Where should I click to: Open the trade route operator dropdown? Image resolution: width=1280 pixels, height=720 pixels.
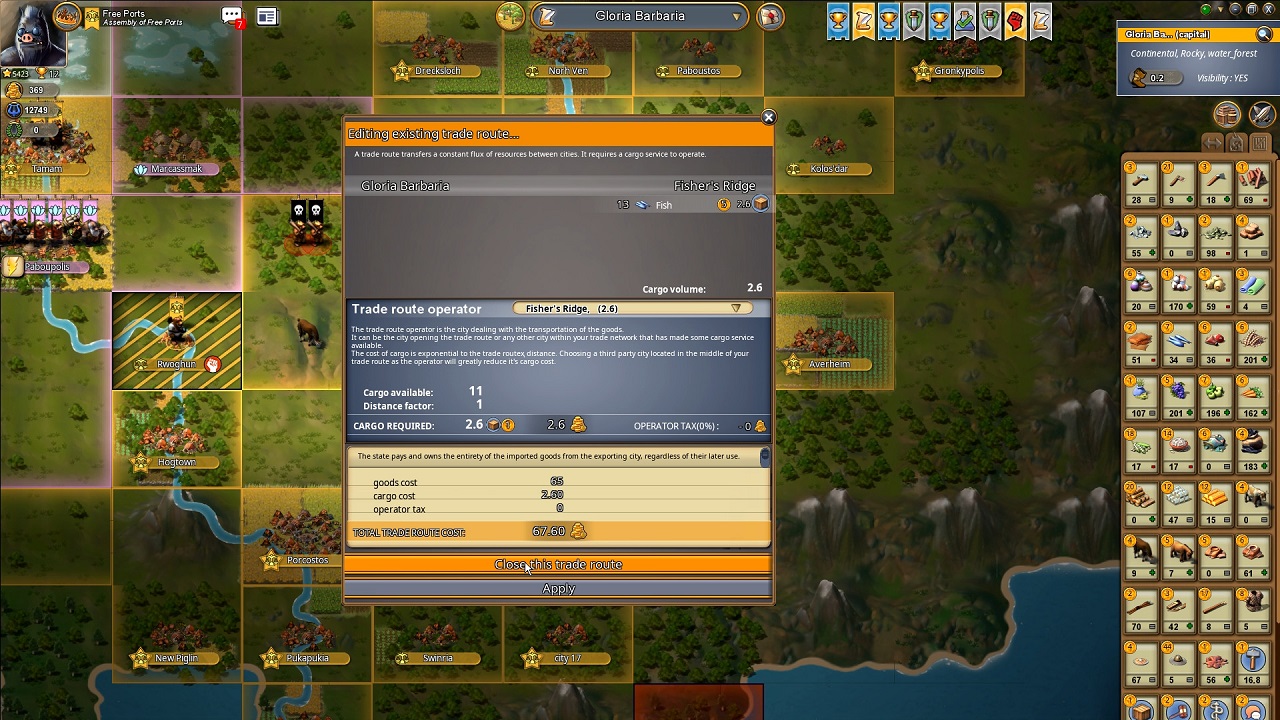click(736, 309)
